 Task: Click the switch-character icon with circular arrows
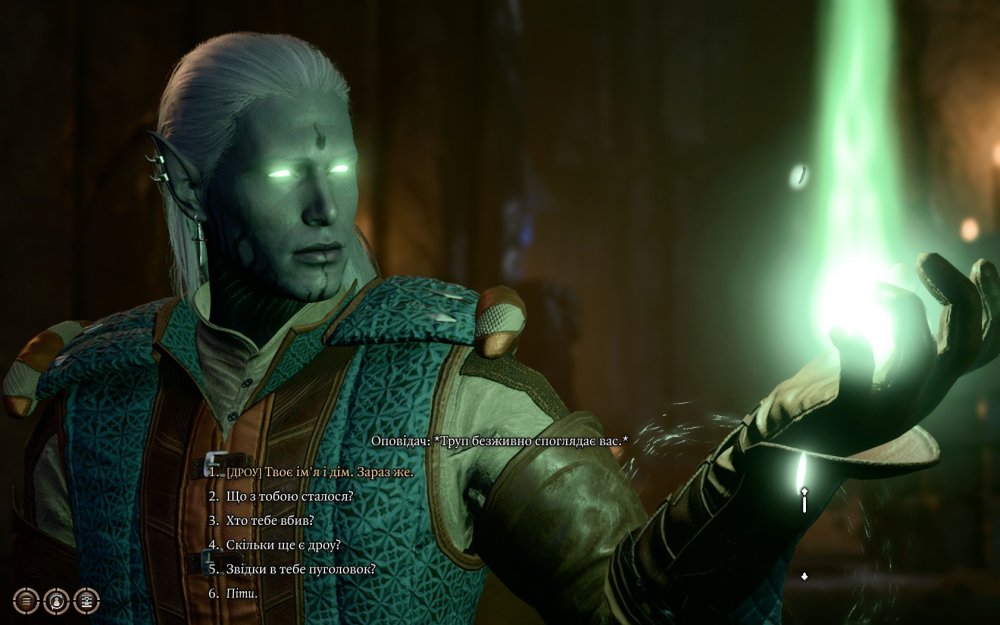pyautogui.click(x=56, y=600)
